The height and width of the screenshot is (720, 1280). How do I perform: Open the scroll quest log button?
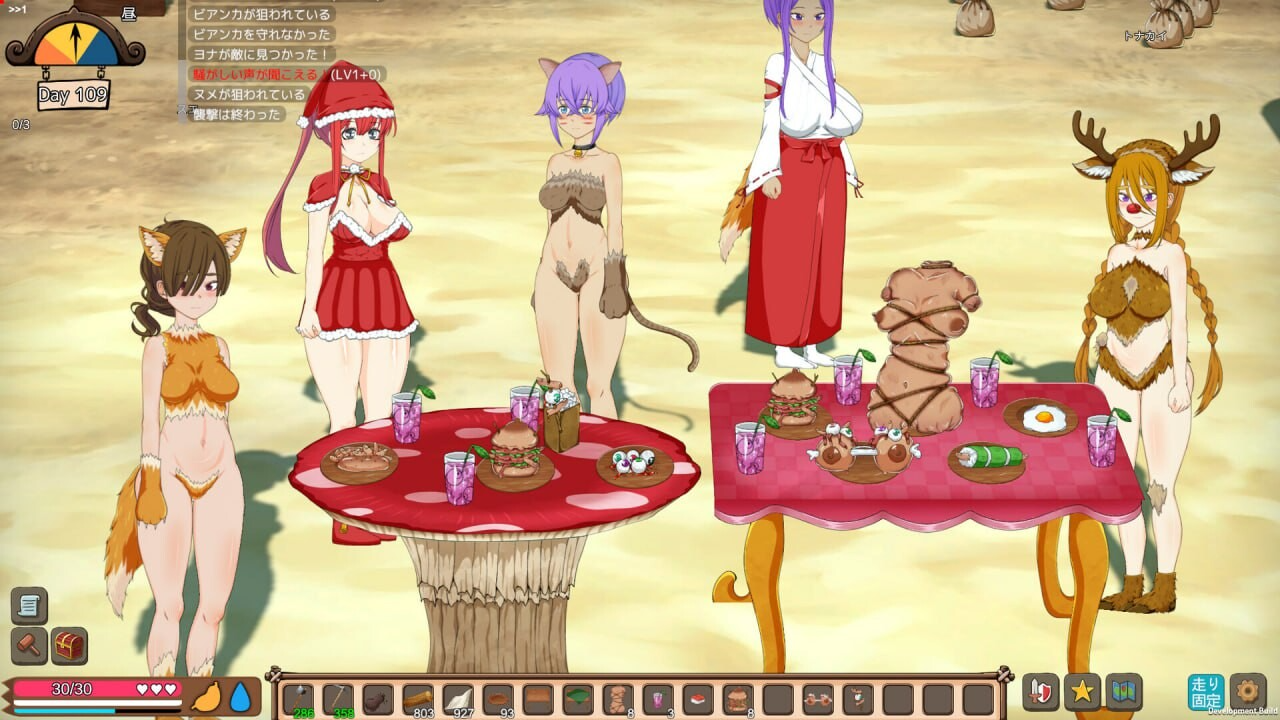coord(29,605)
